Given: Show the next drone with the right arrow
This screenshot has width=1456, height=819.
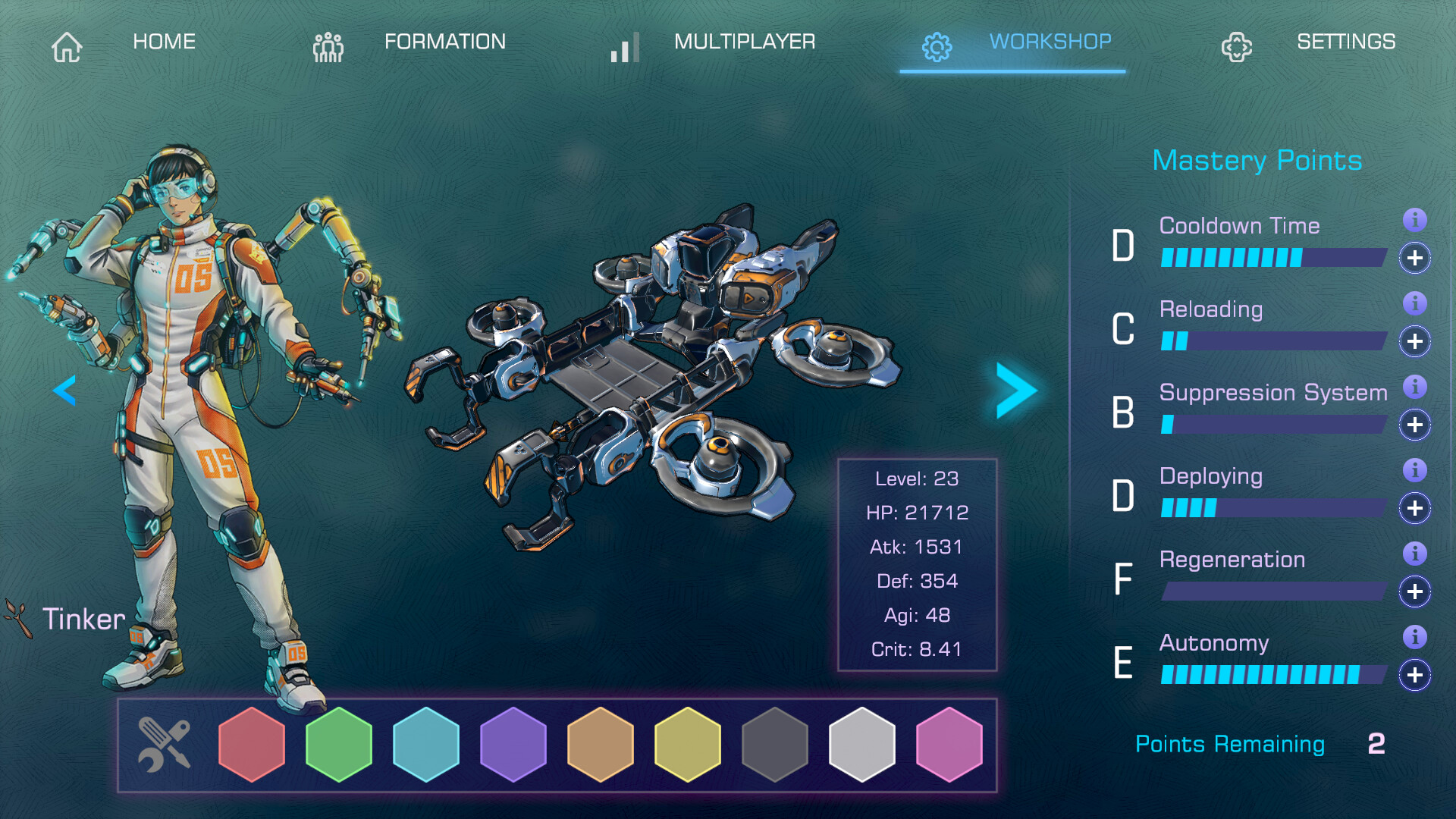Looking at the screenshot, I should click(1016, 391).
